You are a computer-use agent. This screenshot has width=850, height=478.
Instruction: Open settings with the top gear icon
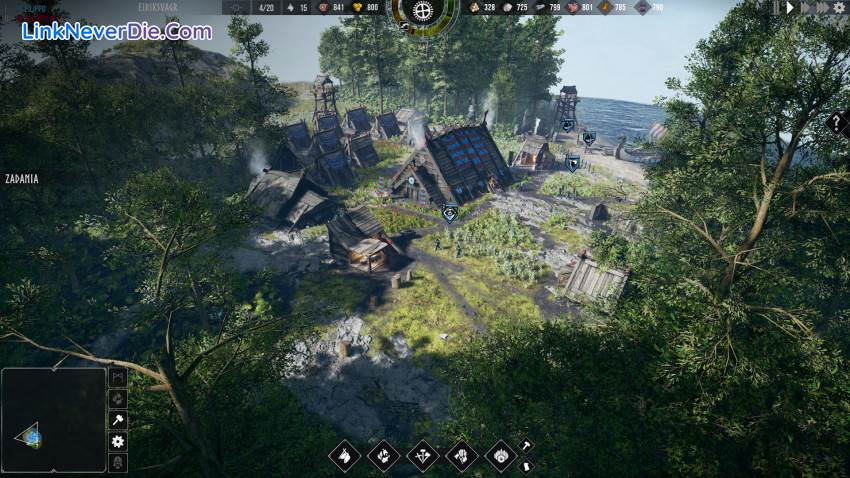pyautogui.click(x=839, y=7)
